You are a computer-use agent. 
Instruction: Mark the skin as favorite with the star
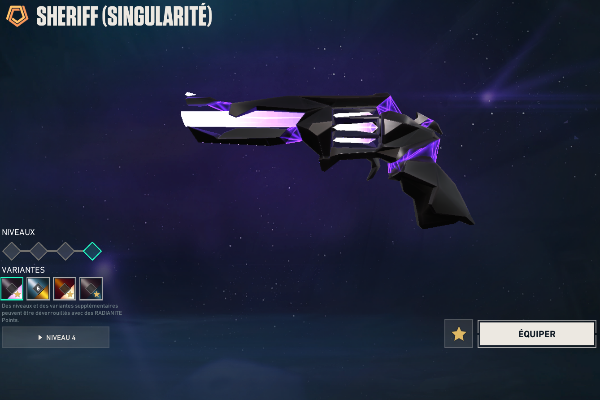tap(458, 334)
